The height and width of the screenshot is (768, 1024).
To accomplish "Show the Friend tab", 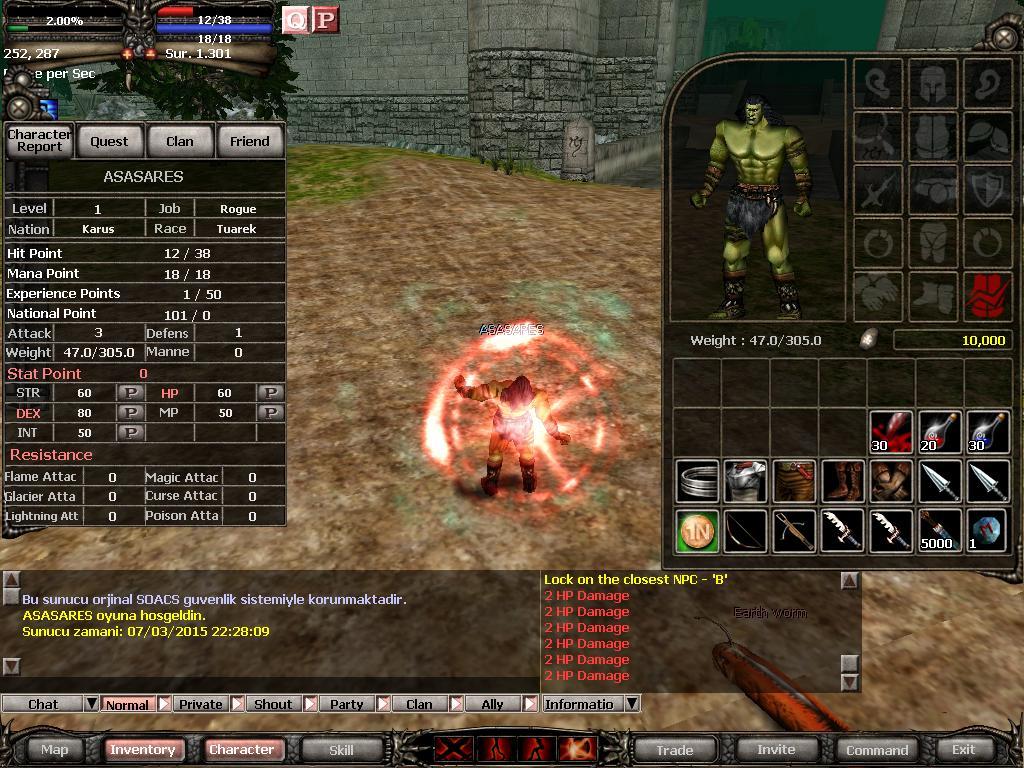I will point(250,141).
